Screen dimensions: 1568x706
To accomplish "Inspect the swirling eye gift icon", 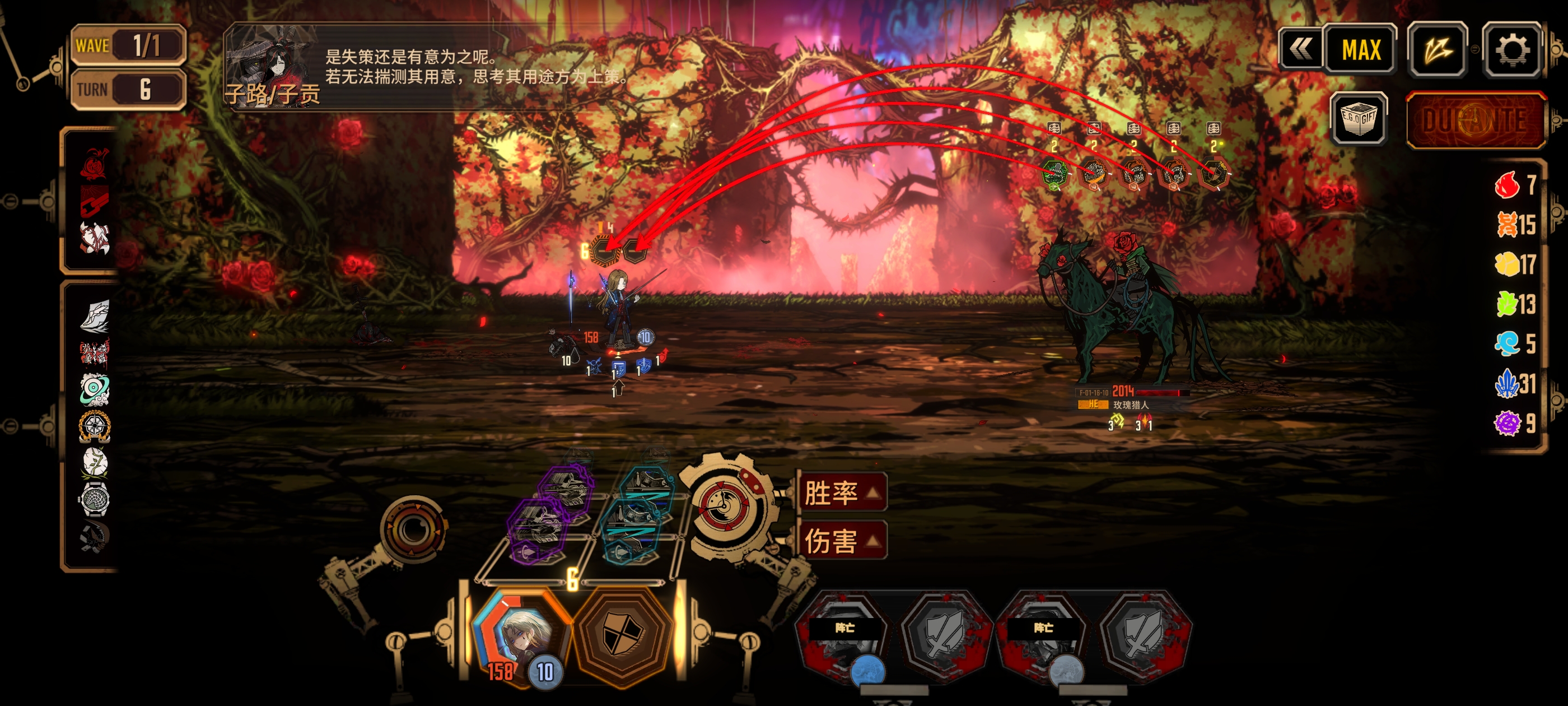I will tap(94, 389).
